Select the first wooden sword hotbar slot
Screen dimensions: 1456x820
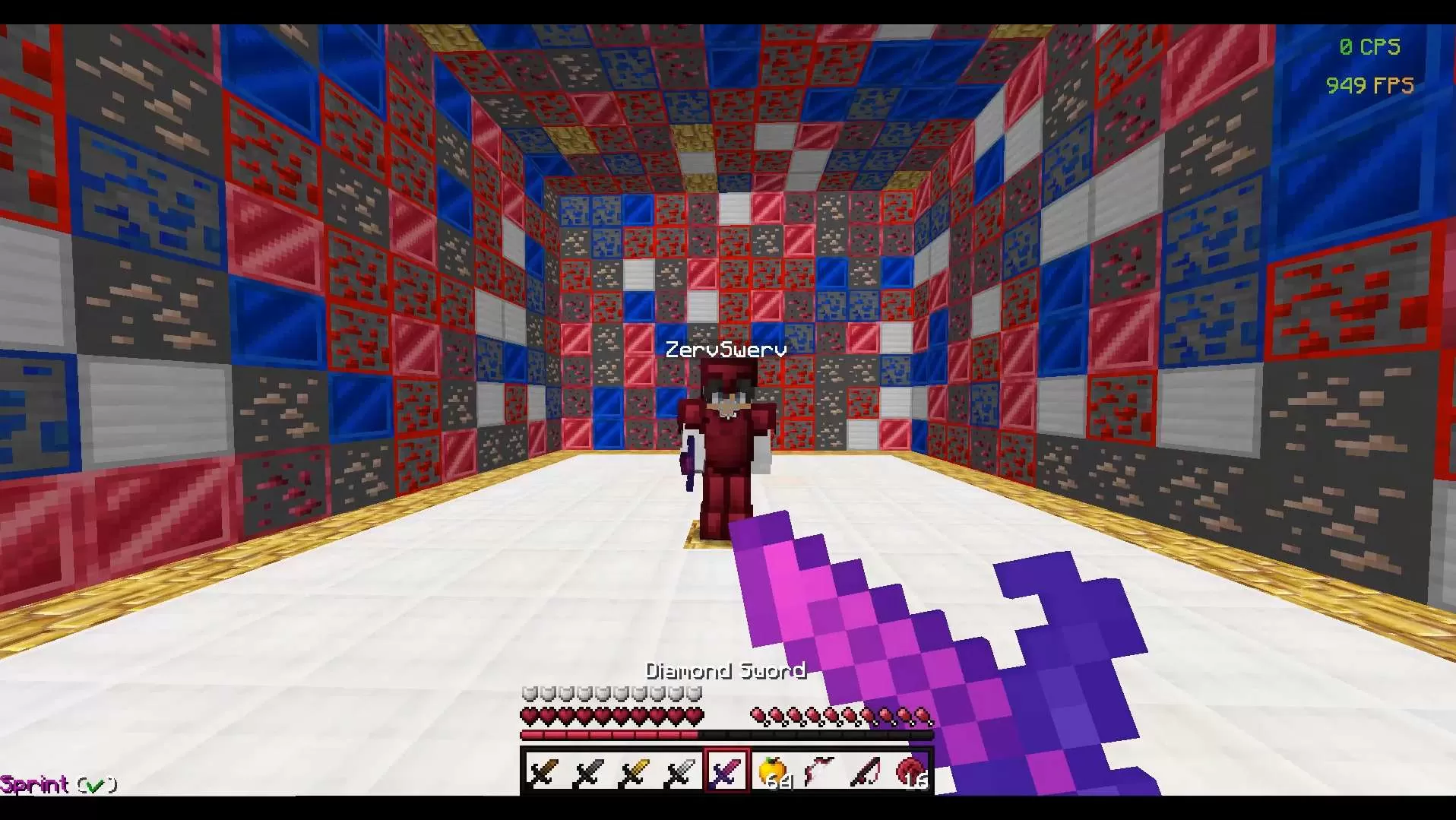click(x=541, y=771)
